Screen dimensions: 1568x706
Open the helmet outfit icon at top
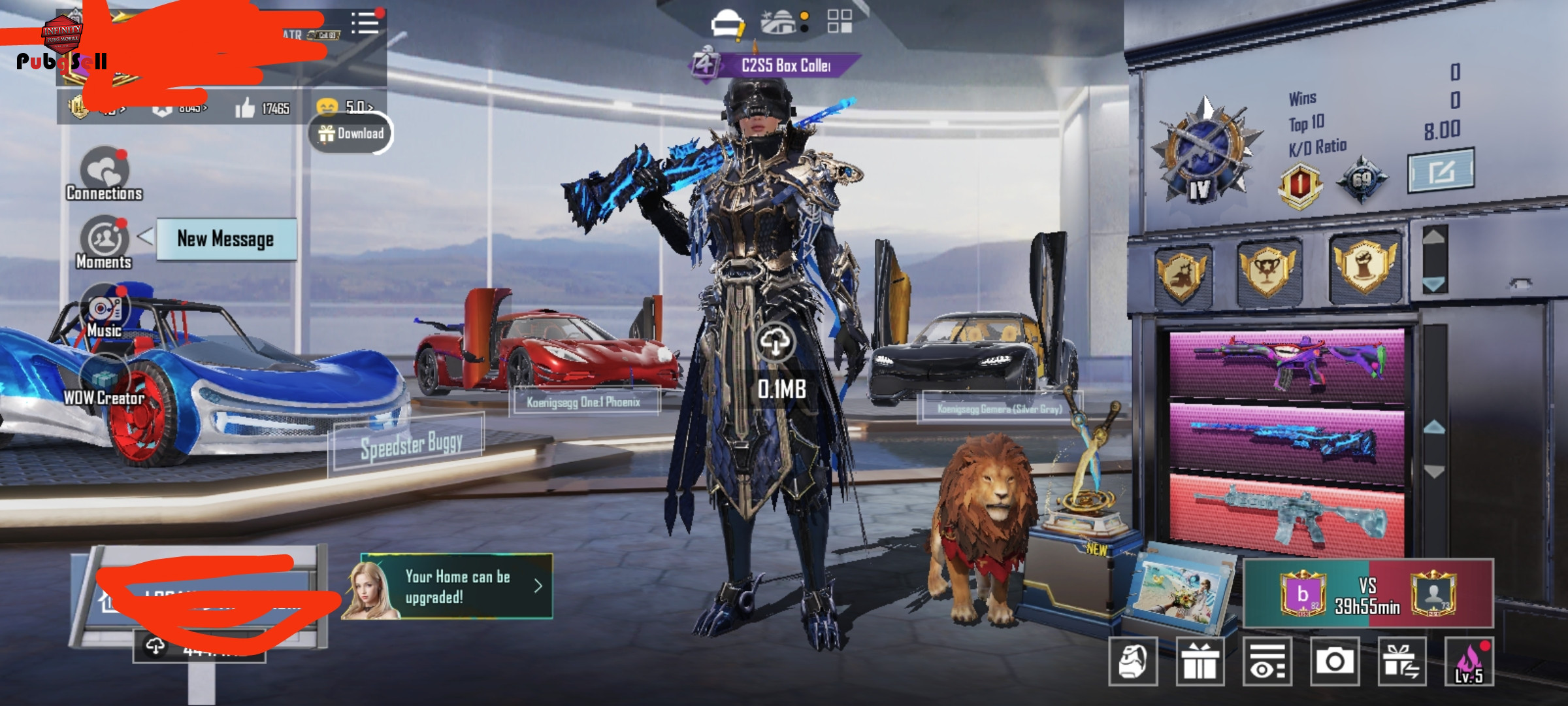pos(727,24)
